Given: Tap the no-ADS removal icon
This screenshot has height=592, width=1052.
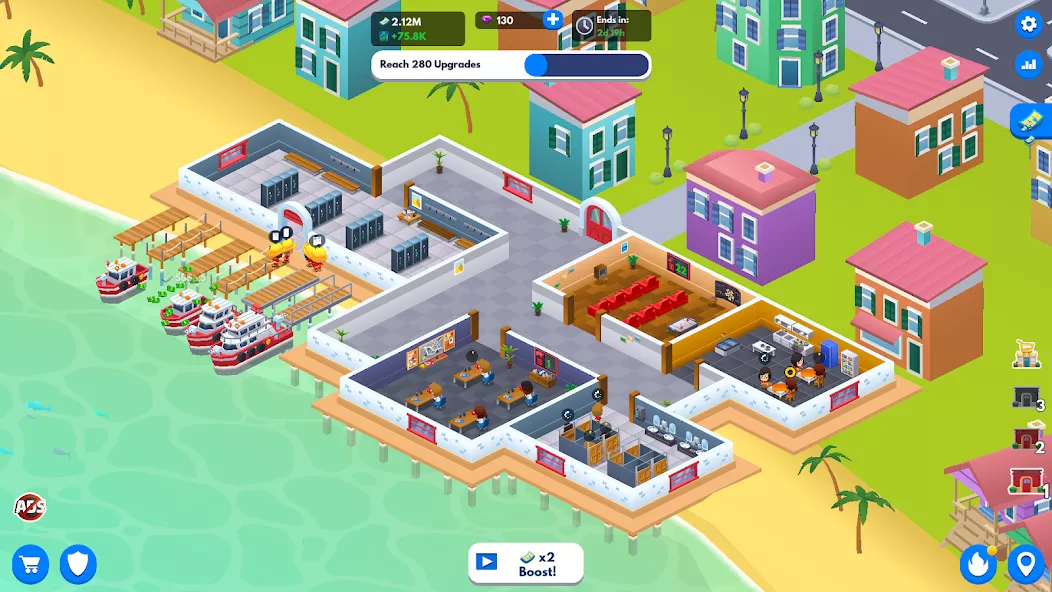Looking at the screenshot, I should click(x=29, y=507).
